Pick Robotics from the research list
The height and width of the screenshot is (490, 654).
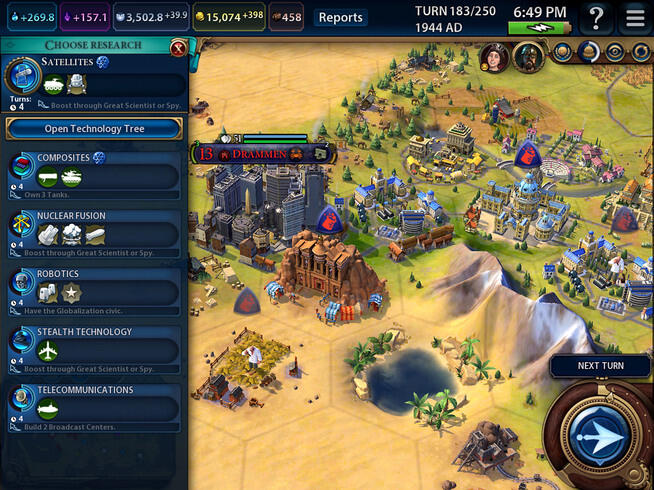tap(94, 288)
